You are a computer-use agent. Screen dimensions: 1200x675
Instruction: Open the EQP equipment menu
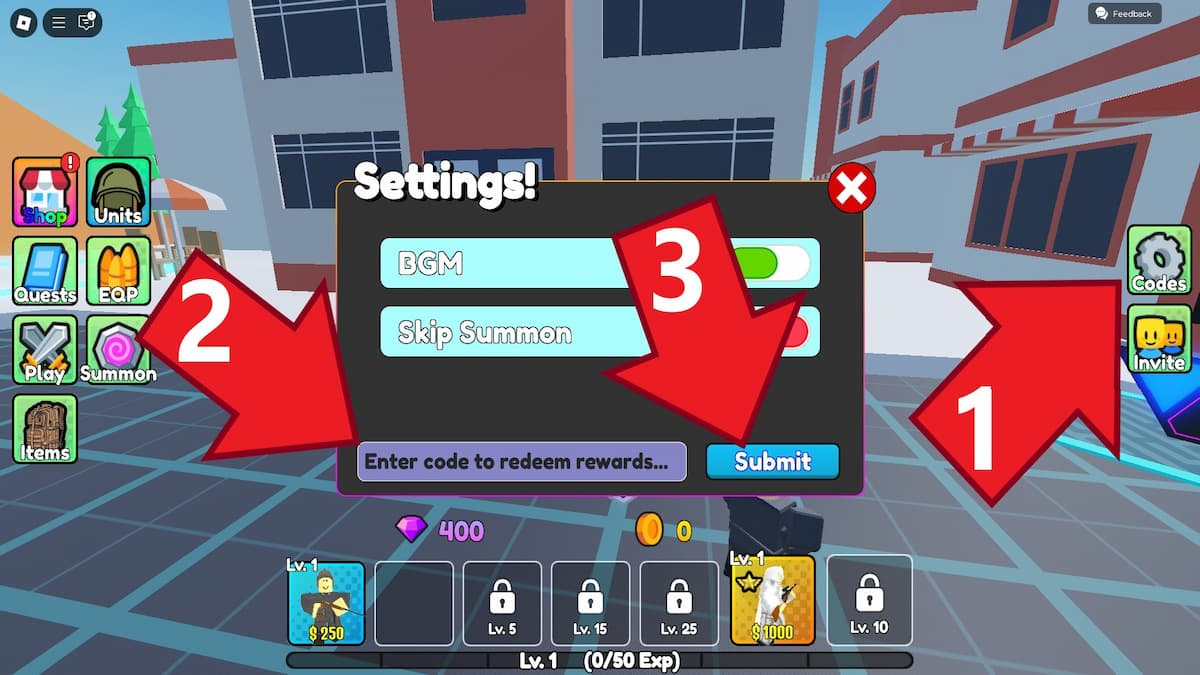(118, 271)
